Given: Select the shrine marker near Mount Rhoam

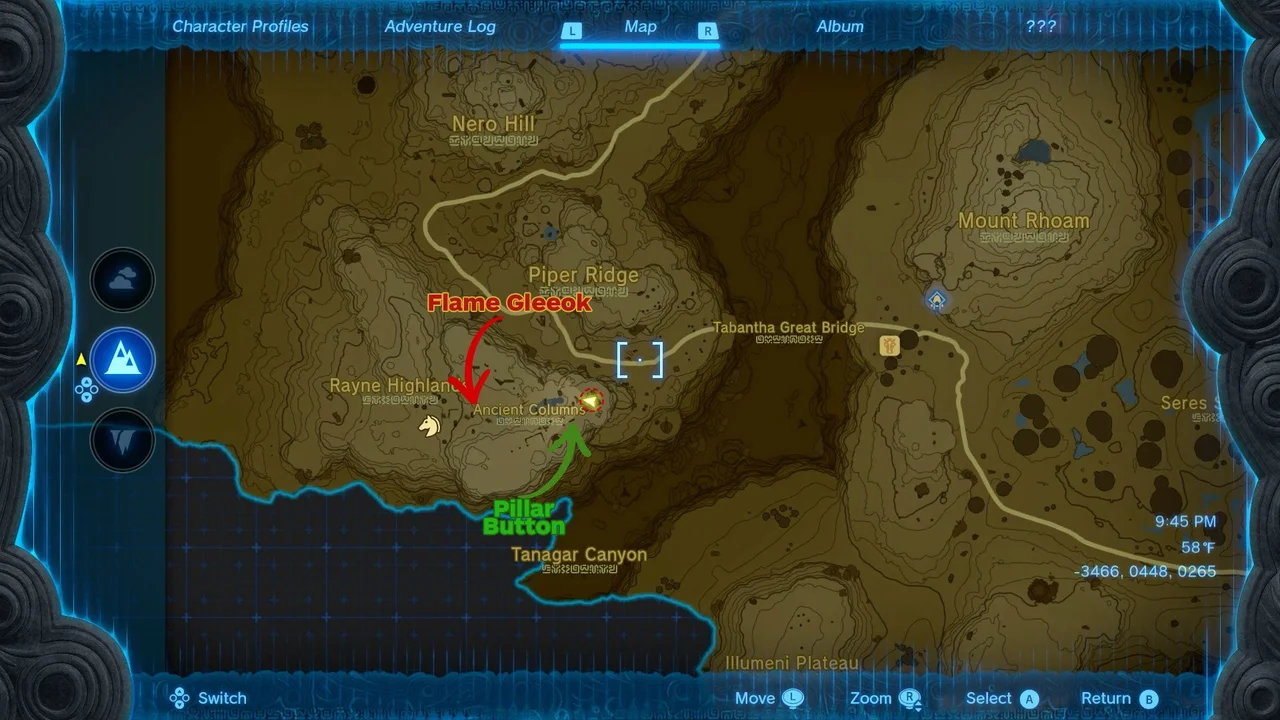Looking at the screenshot, I should tap(936, 299).
